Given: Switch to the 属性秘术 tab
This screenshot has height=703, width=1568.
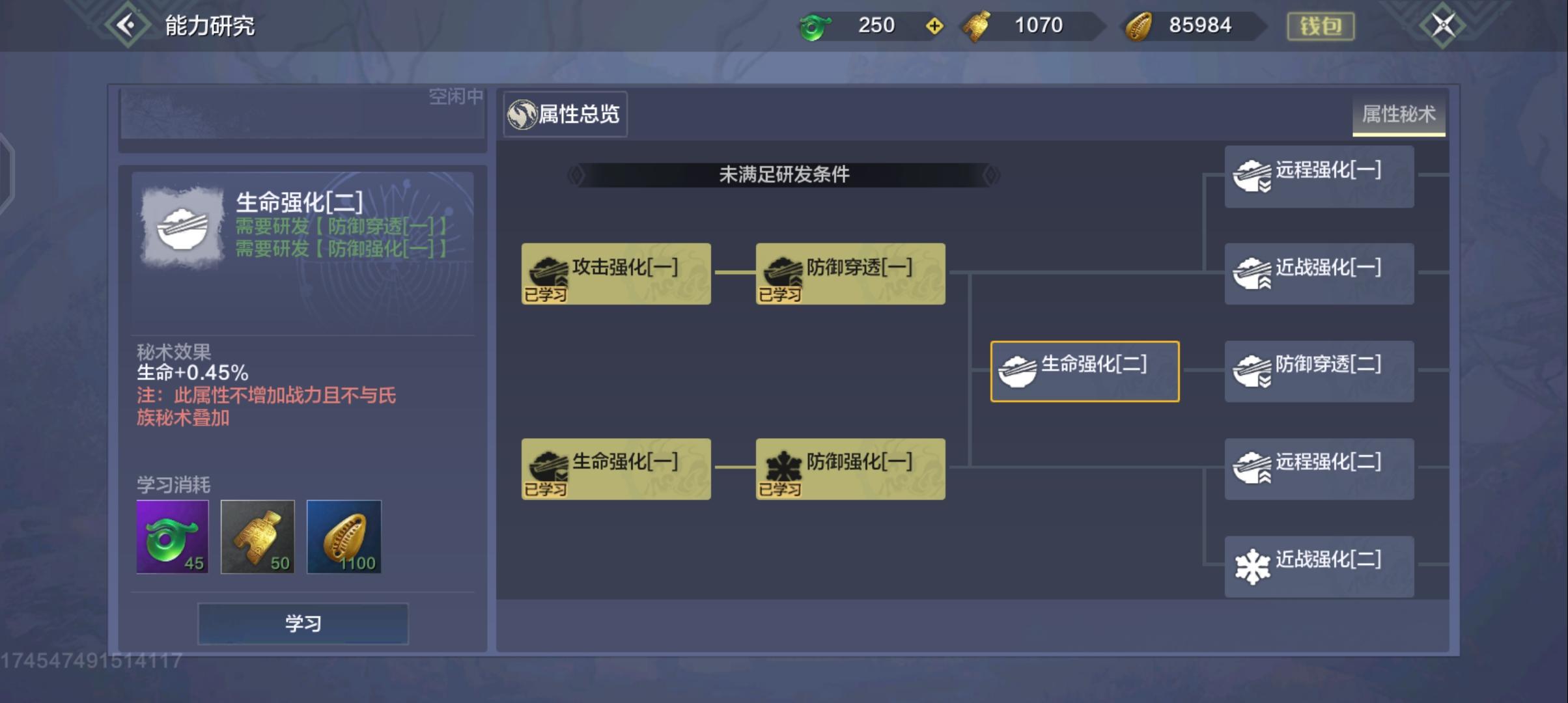Looking at the screenshot, I should (1399, 114).
